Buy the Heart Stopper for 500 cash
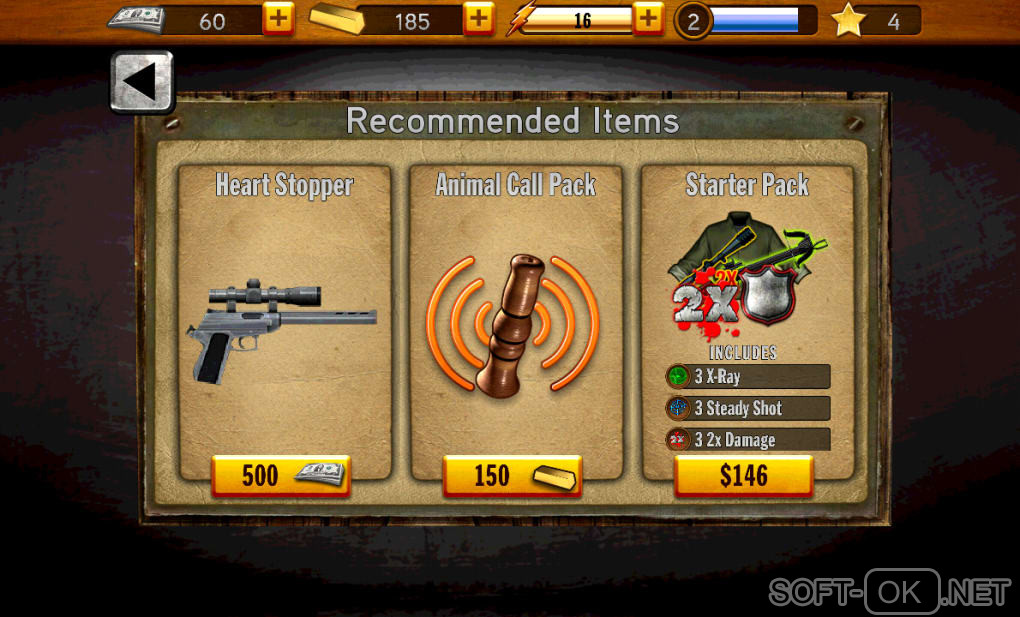 (280, 475)
